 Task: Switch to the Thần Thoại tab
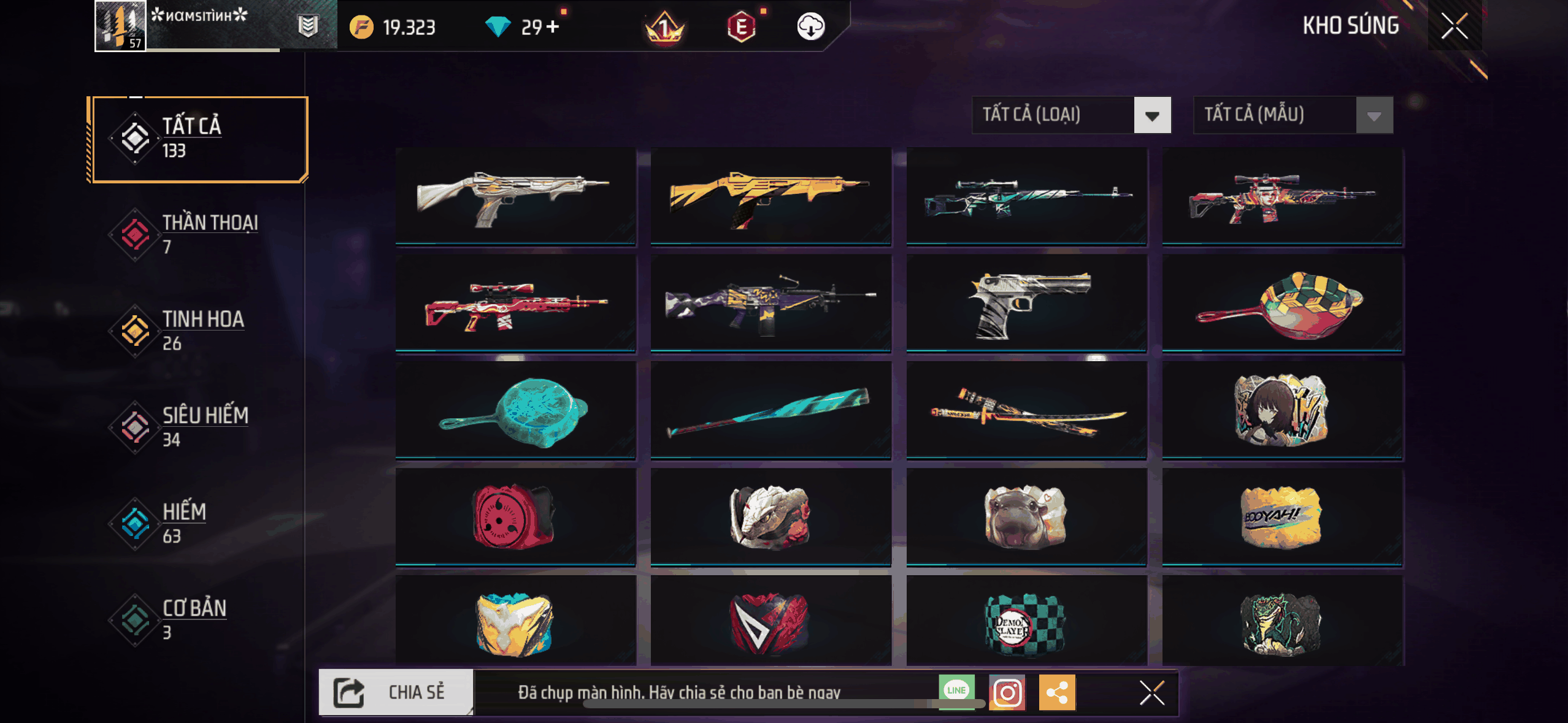click(x=198, y=234)
